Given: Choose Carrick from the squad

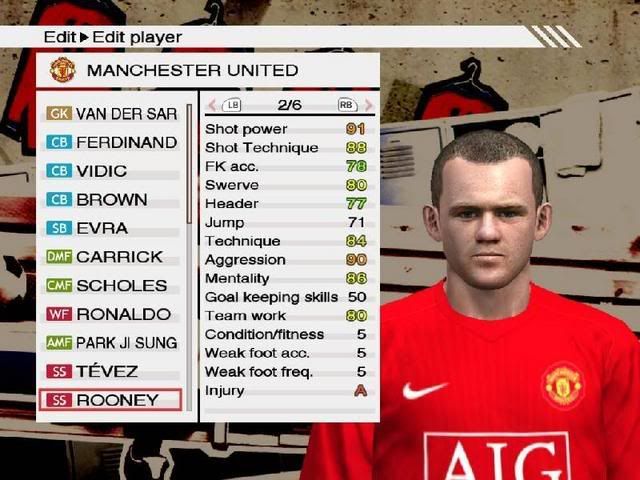Looking at the screenshot, I should coord(111,257).
